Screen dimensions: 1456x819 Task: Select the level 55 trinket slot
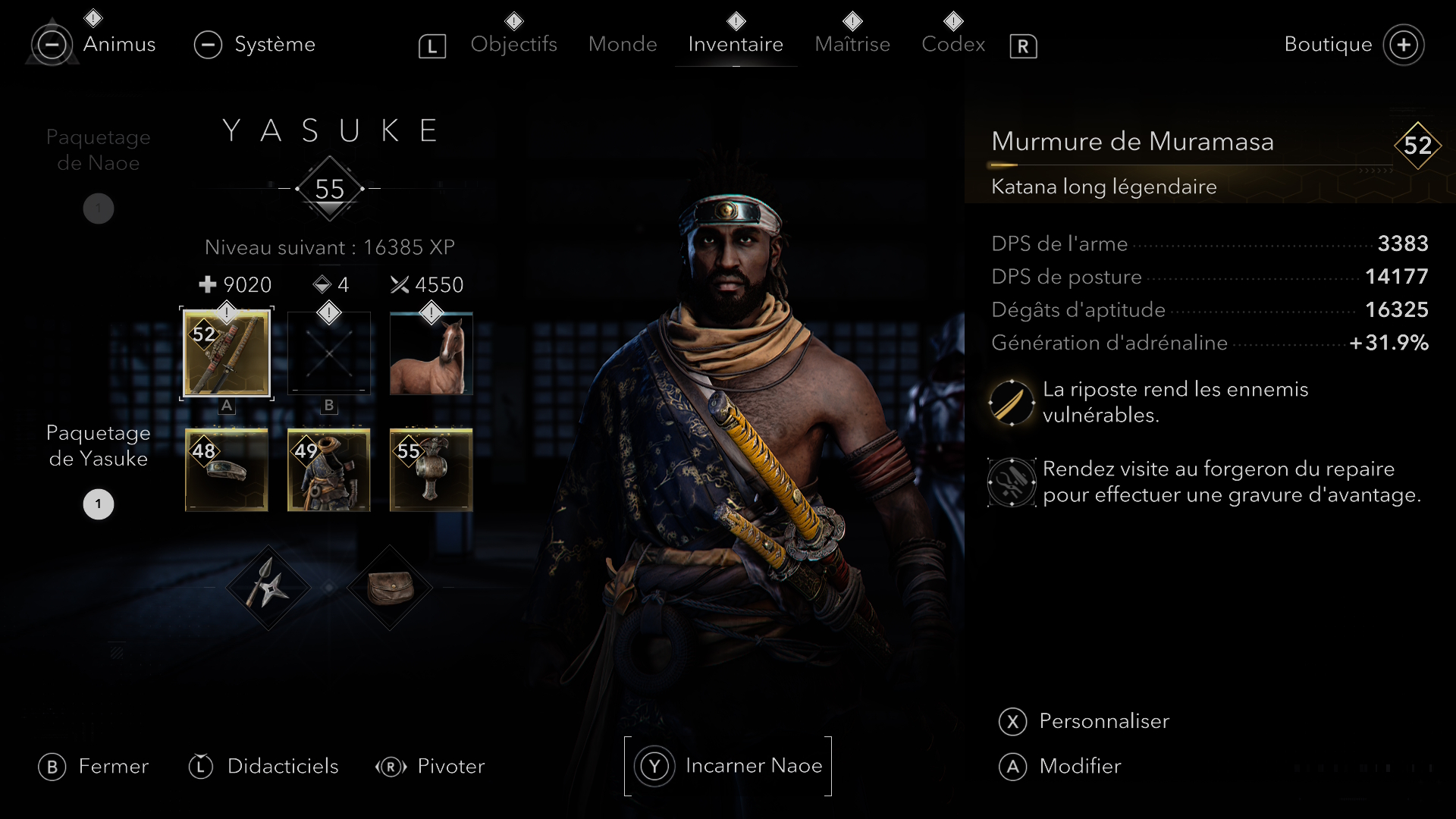click(431, 470)
